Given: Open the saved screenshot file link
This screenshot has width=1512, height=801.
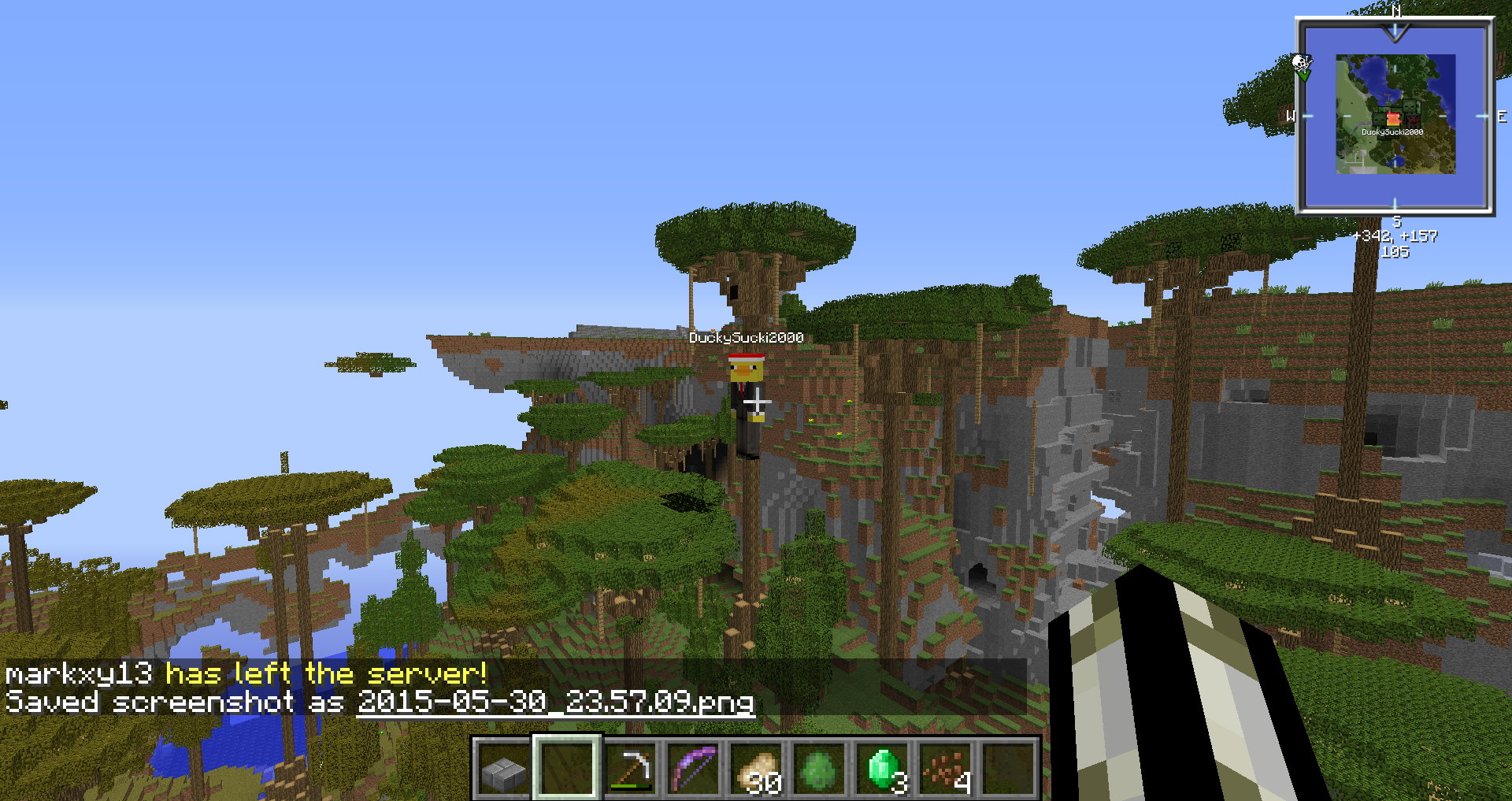Looking at the screenshot, I should coord(555,702).
